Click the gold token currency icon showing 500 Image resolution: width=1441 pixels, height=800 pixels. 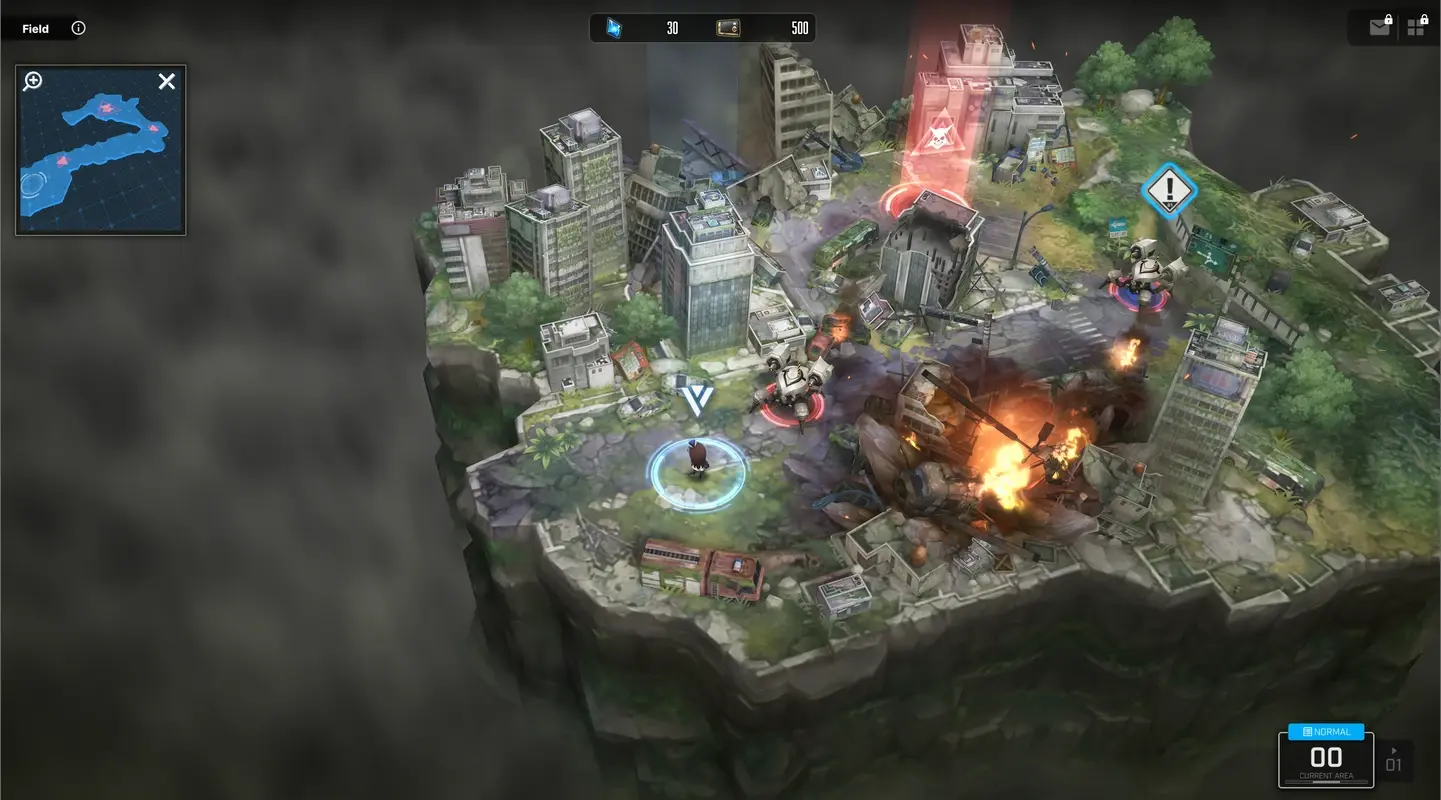(x=729, y=28)
